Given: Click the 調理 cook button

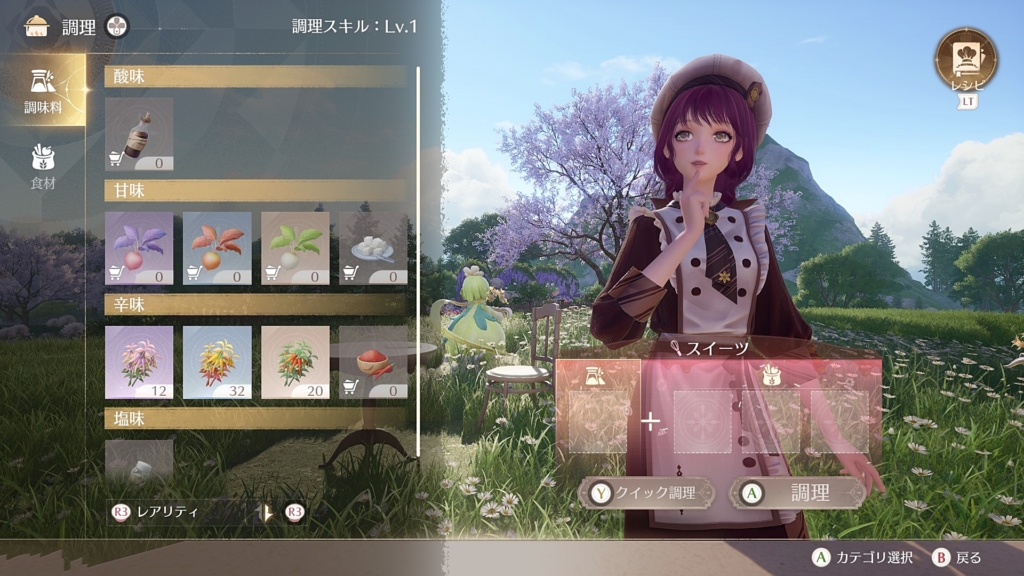Looking at the screenshot, I should click(x=797, y=492).
